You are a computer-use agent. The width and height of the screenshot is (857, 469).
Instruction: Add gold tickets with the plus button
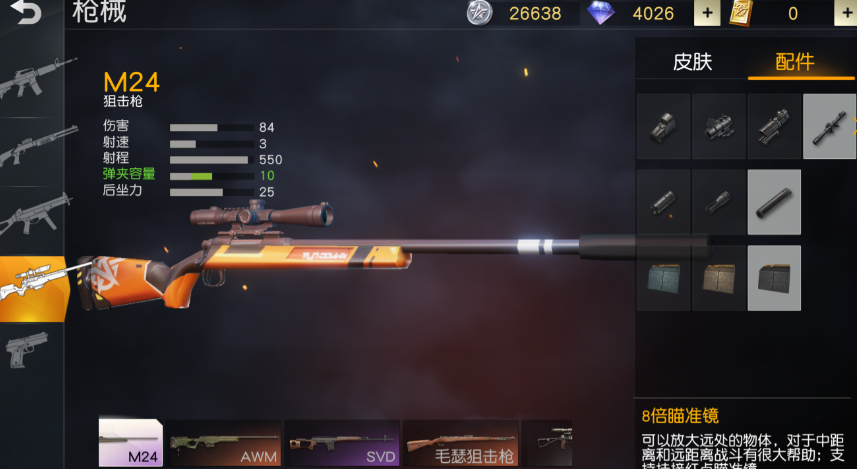click(x=845, y=14)
